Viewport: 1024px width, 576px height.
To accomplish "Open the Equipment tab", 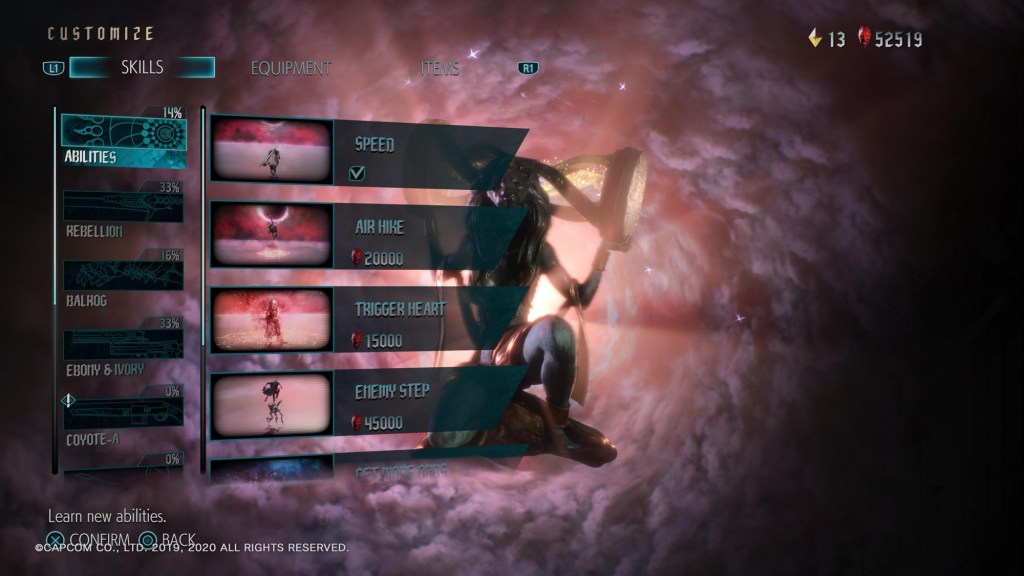I will (290, 68).
